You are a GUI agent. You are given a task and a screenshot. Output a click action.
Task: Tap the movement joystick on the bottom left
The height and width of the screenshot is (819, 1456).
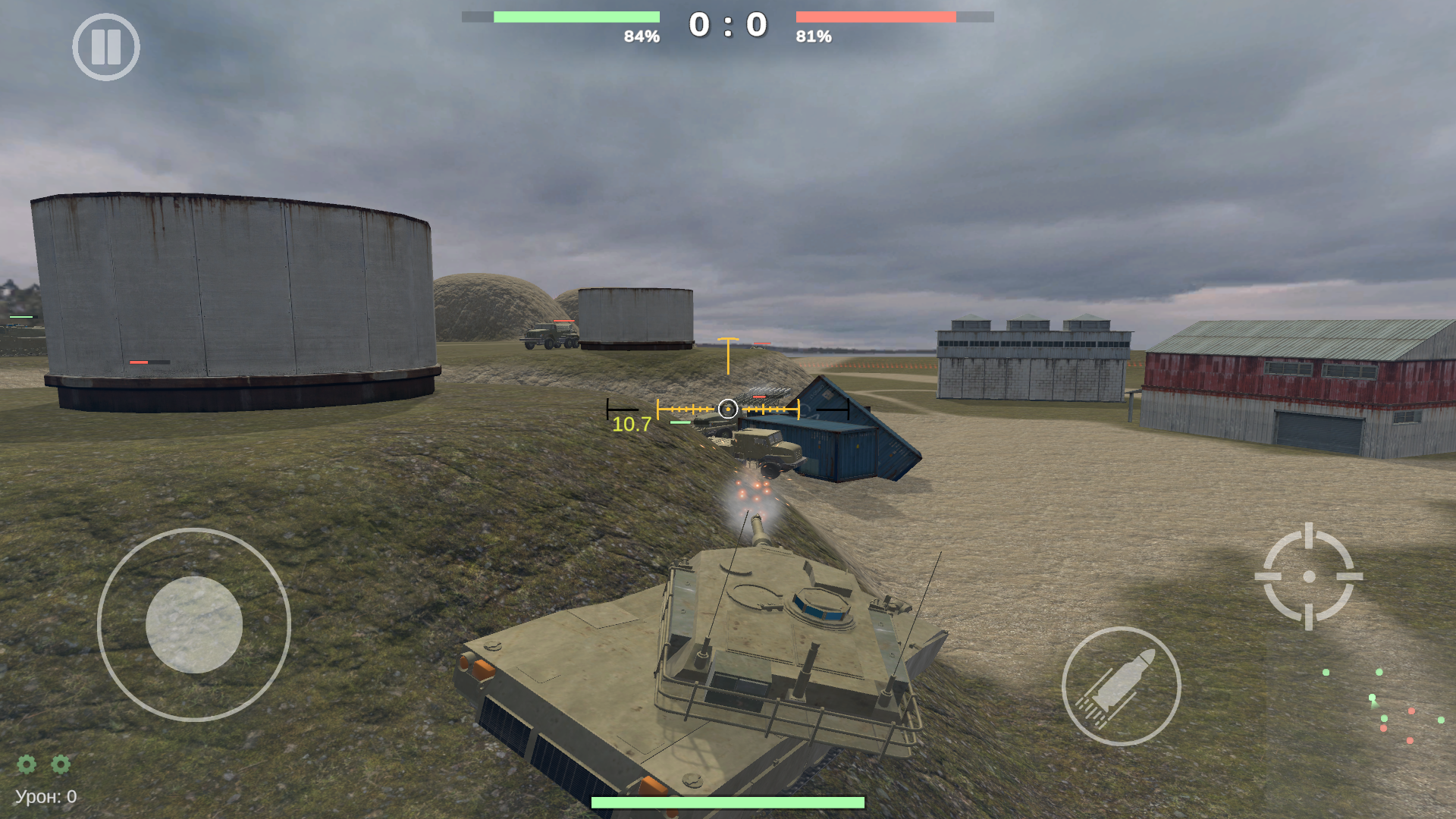[194, 625]
